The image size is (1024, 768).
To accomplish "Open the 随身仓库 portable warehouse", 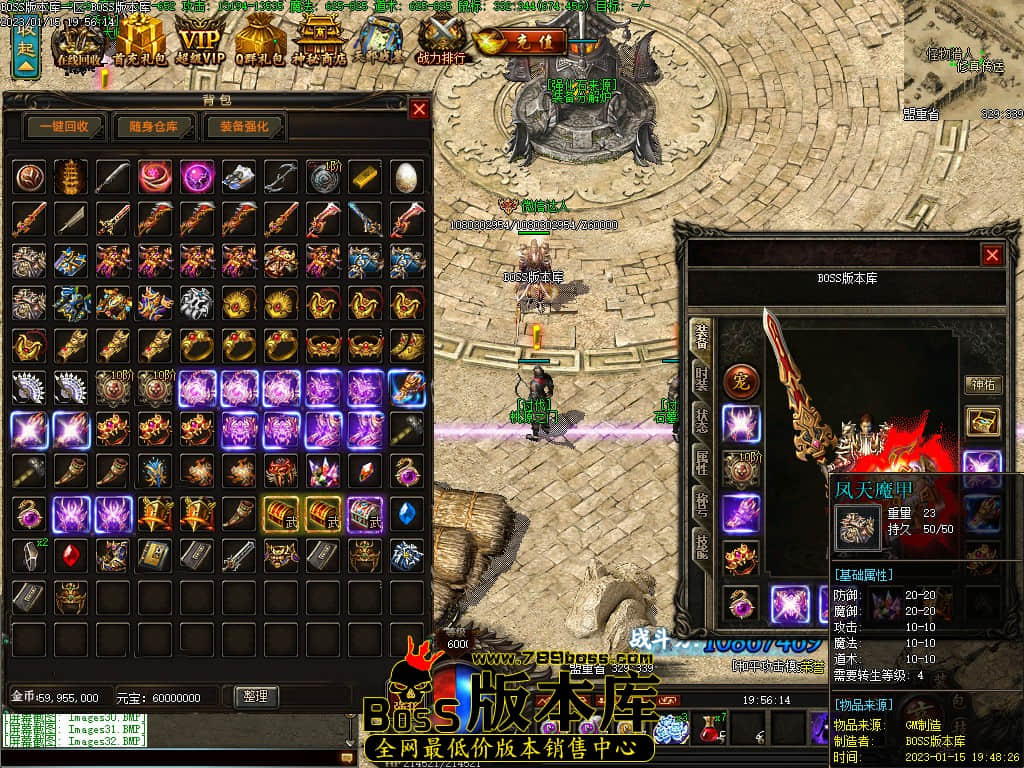I will coord(154,127).
